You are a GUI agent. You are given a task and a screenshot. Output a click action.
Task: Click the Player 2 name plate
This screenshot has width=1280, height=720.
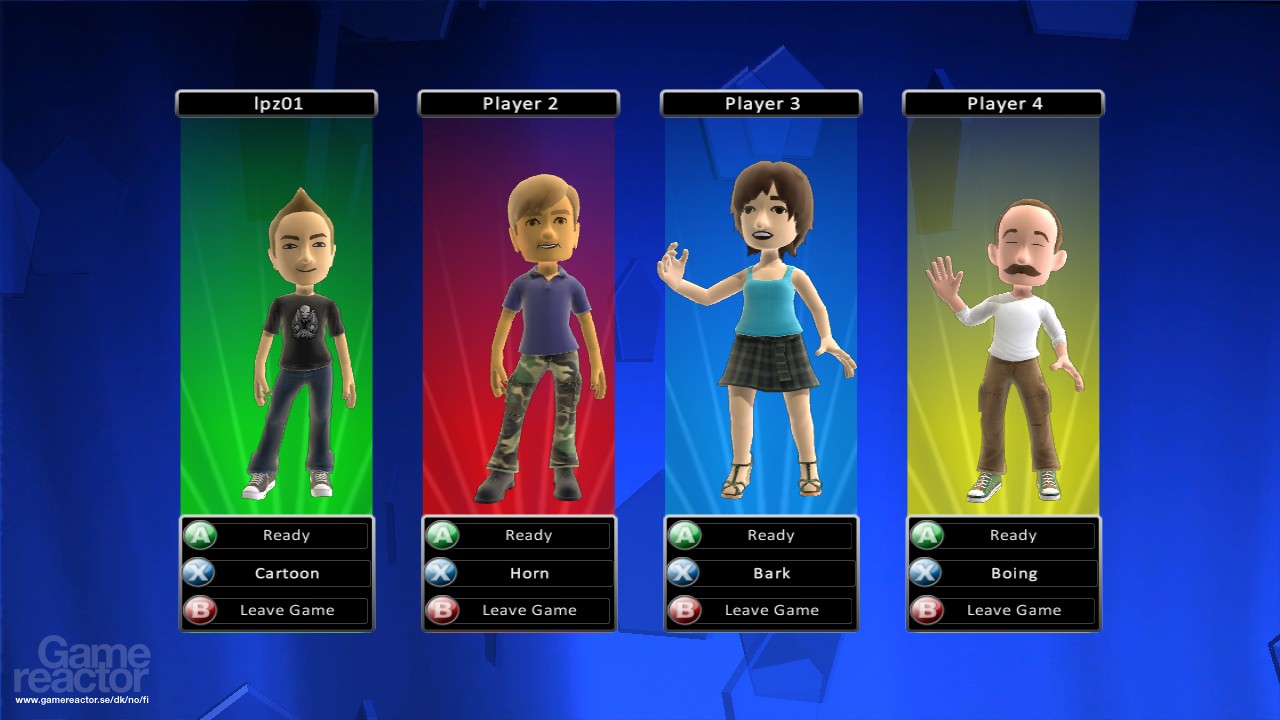coord(519,103)
